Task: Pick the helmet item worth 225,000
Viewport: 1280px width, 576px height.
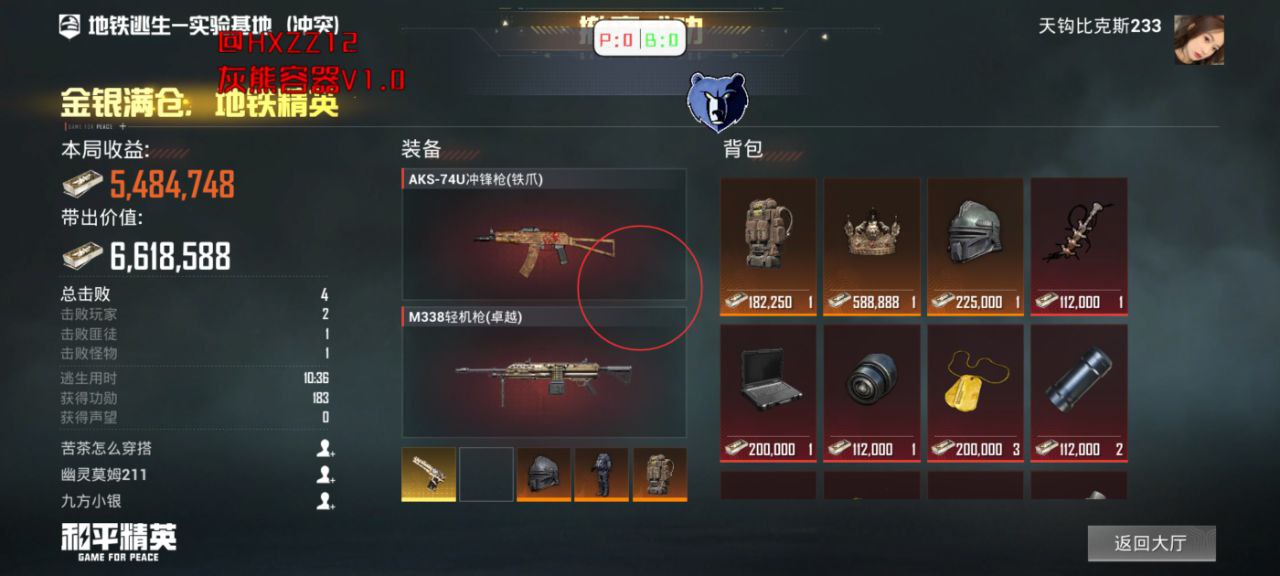Action: 975,246
